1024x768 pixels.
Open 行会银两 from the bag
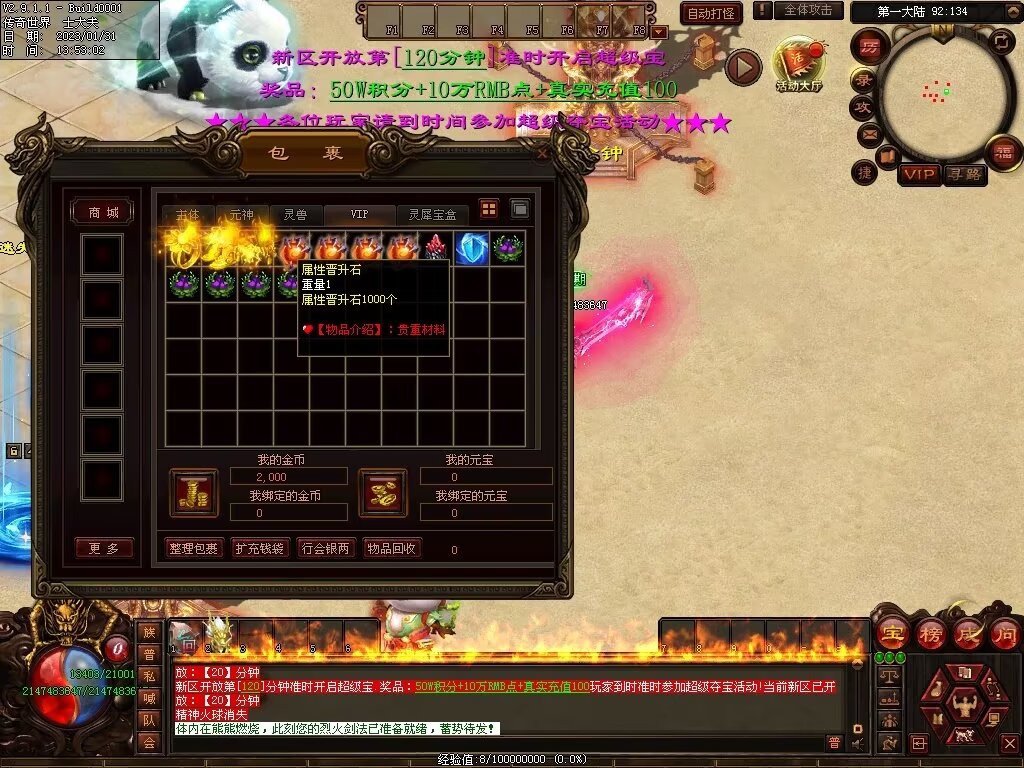pos(326,548)
